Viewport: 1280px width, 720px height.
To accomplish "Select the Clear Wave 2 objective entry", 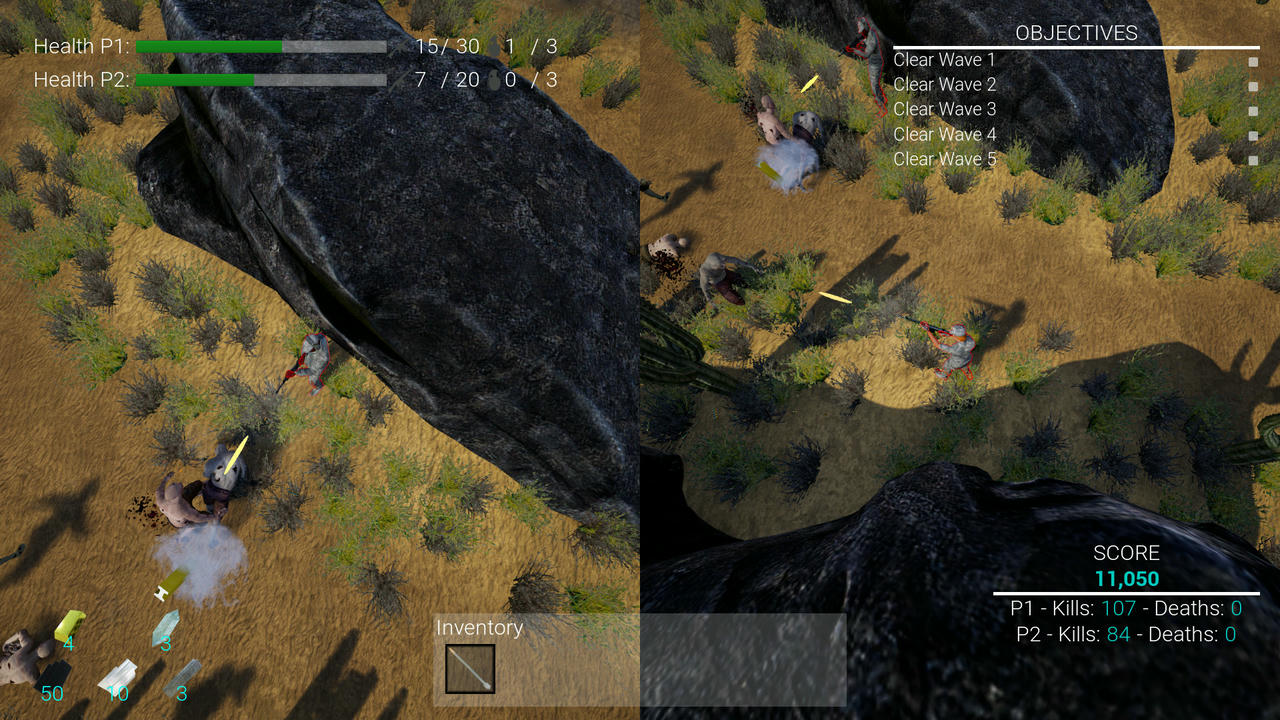I will pyautogui.click(x=944, y=85).
